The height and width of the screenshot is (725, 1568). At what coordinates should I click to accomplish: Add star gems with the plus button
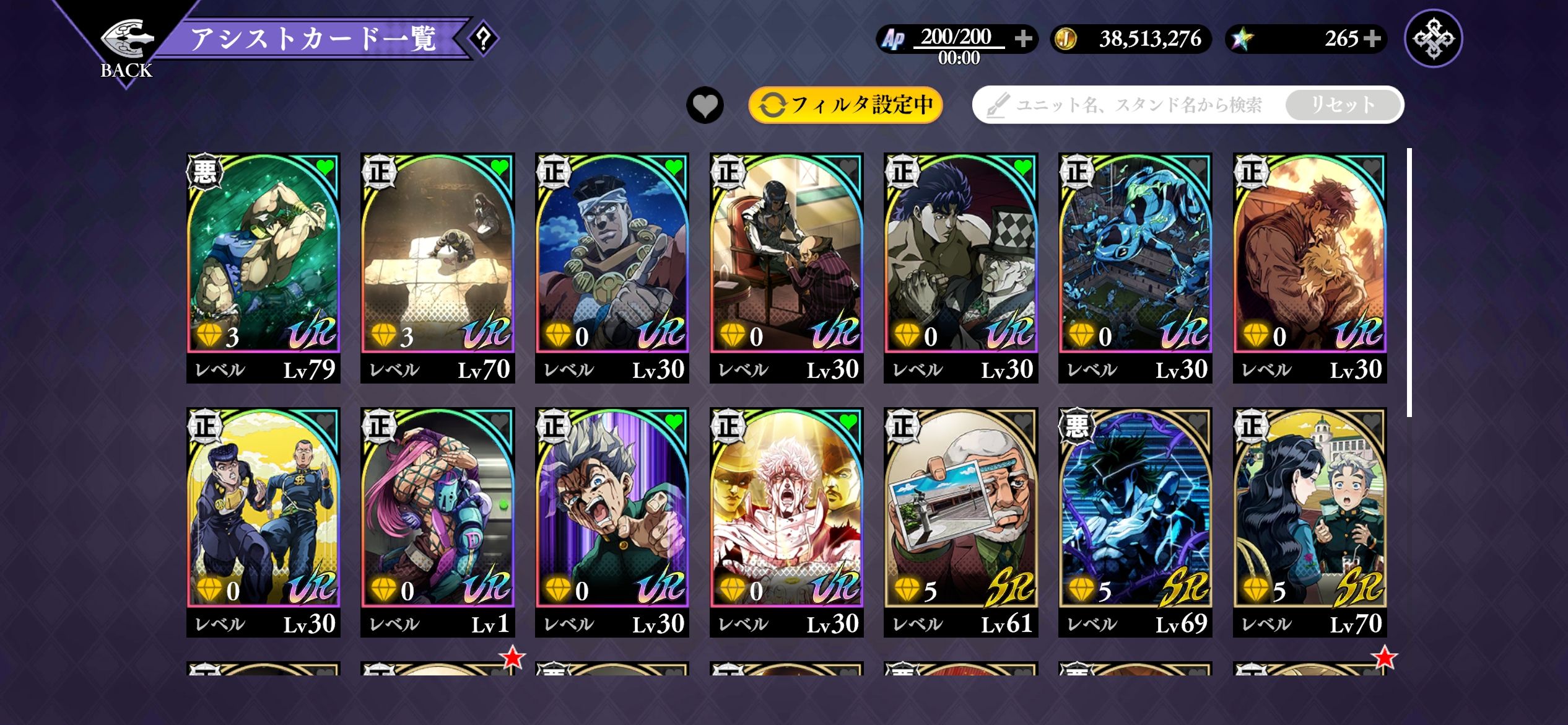point(1372,38)
